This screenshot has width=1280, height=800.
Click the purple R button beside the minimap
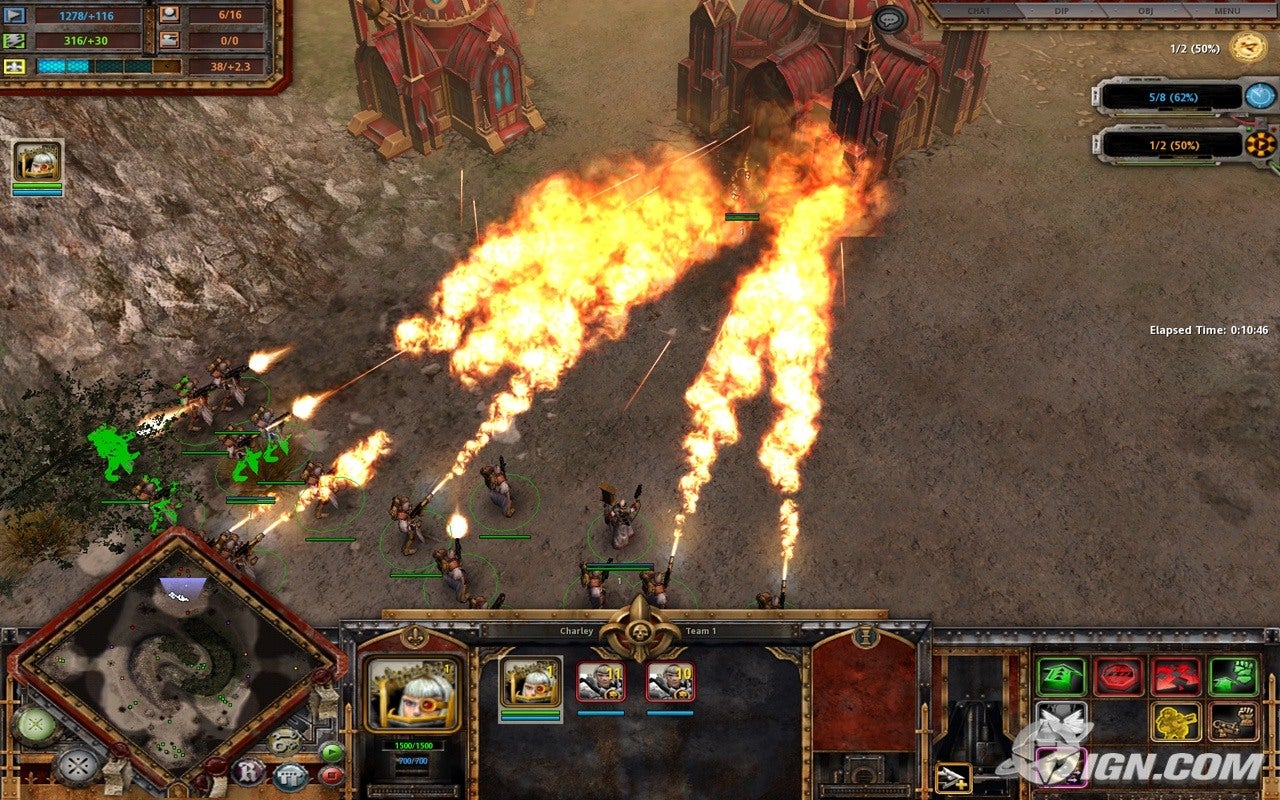pyautogui.click(x=247, y=771)
